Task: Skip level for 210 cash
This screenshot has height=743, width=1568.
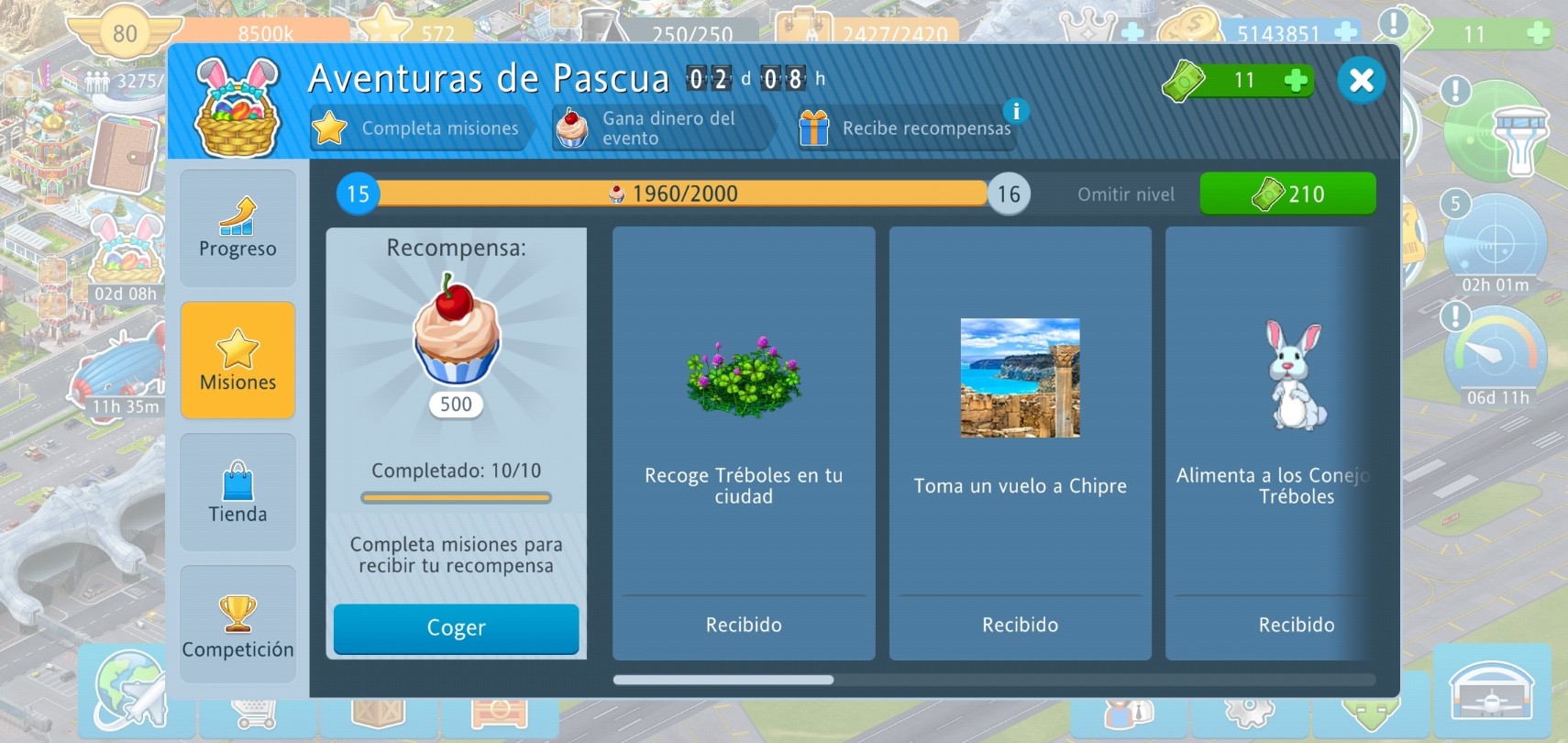Action: (x=1287, y=194)
